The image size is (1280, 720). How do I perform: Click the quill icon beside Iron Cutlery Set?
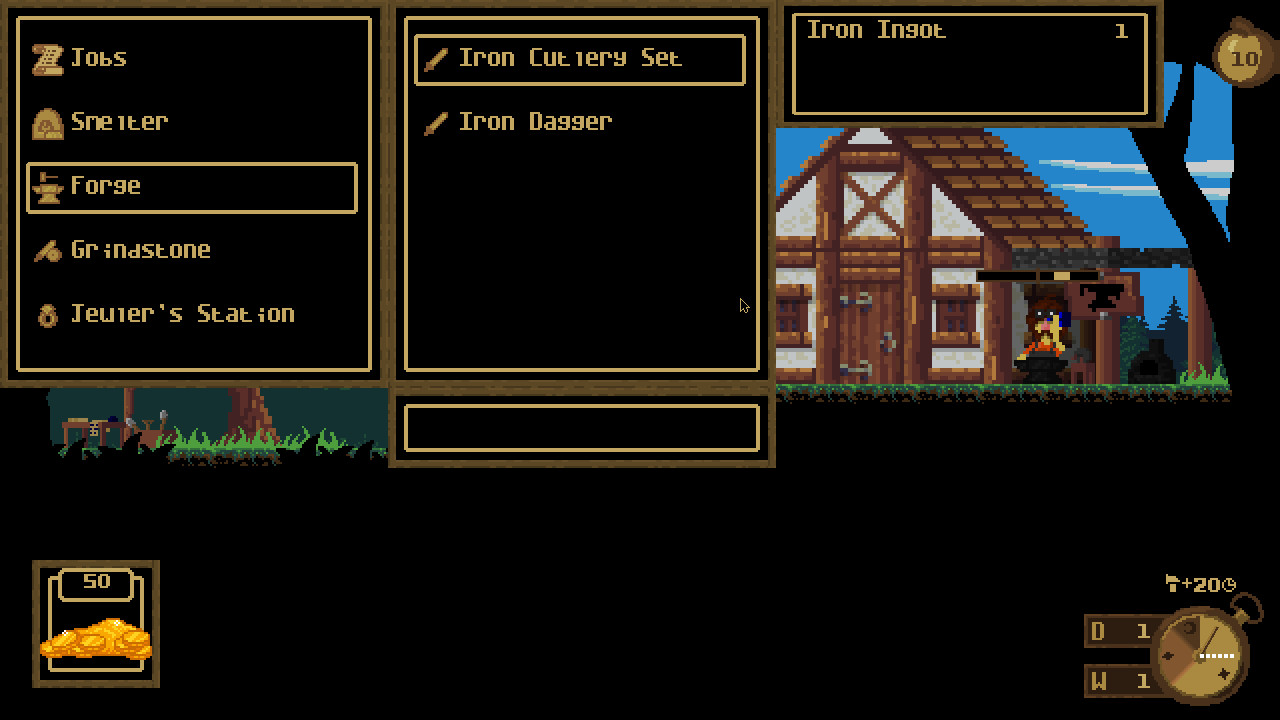point(435,58)
